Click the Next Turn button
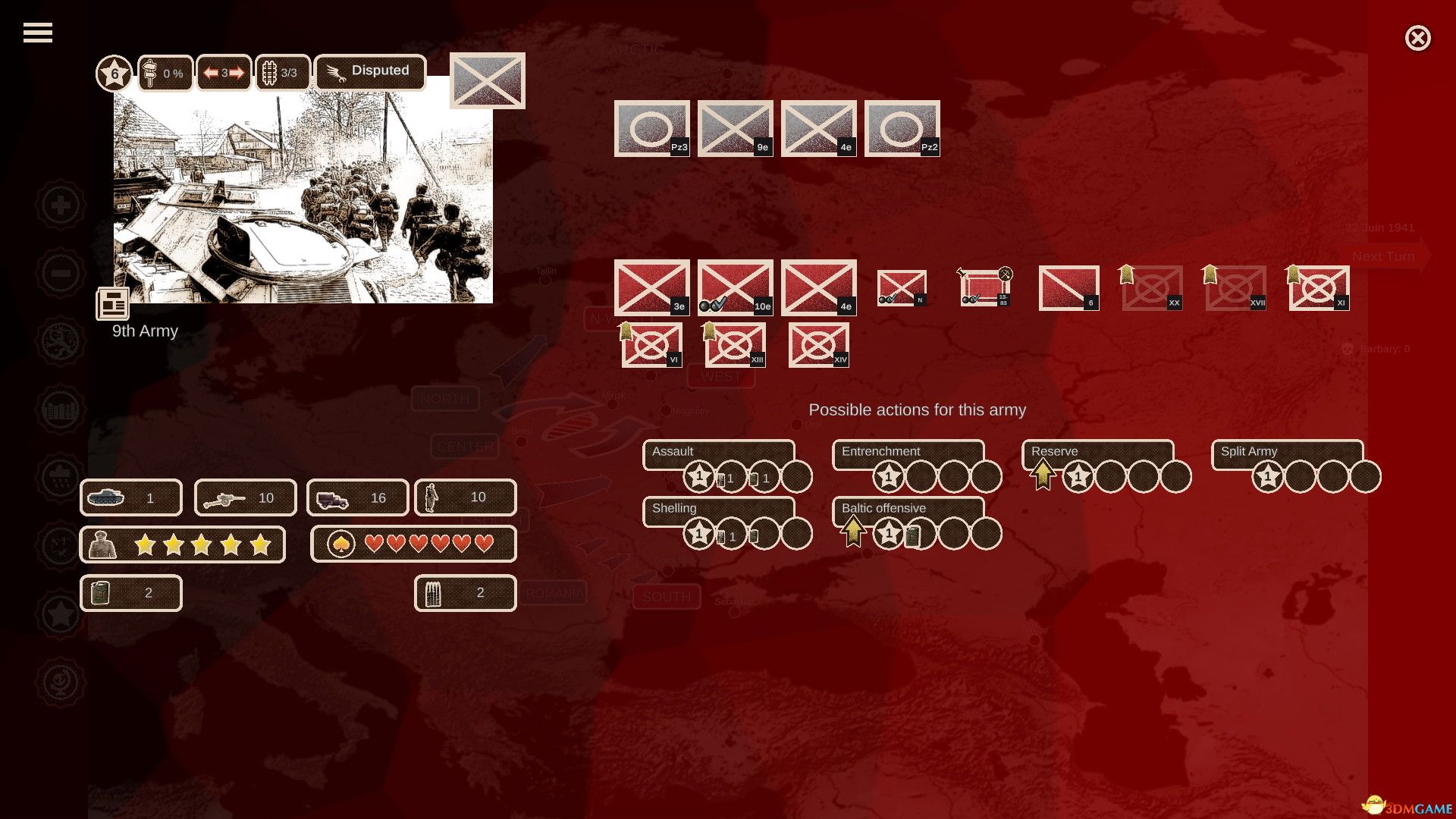 coord(1383,256)
